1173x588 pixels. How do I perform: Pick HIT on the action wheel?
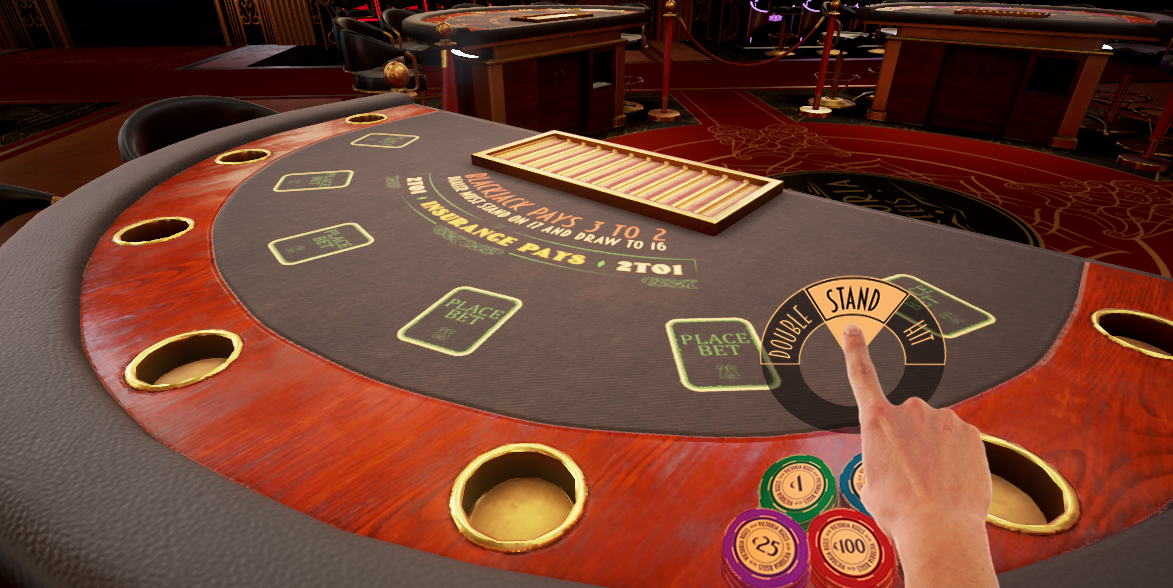tap(916, 330)
